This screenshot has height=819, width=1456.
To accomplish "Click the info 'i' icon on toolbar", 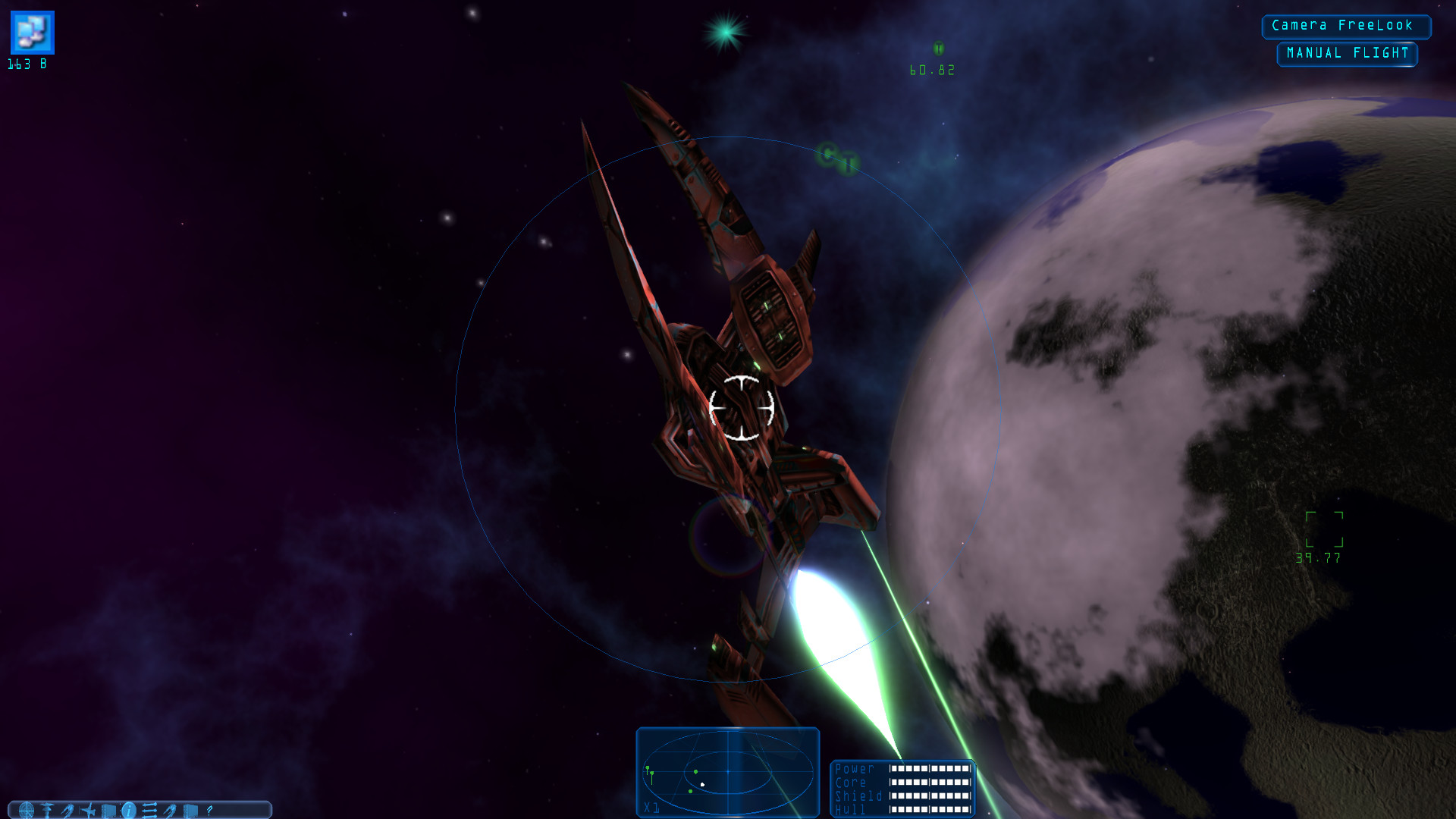I will pos(129,810).
